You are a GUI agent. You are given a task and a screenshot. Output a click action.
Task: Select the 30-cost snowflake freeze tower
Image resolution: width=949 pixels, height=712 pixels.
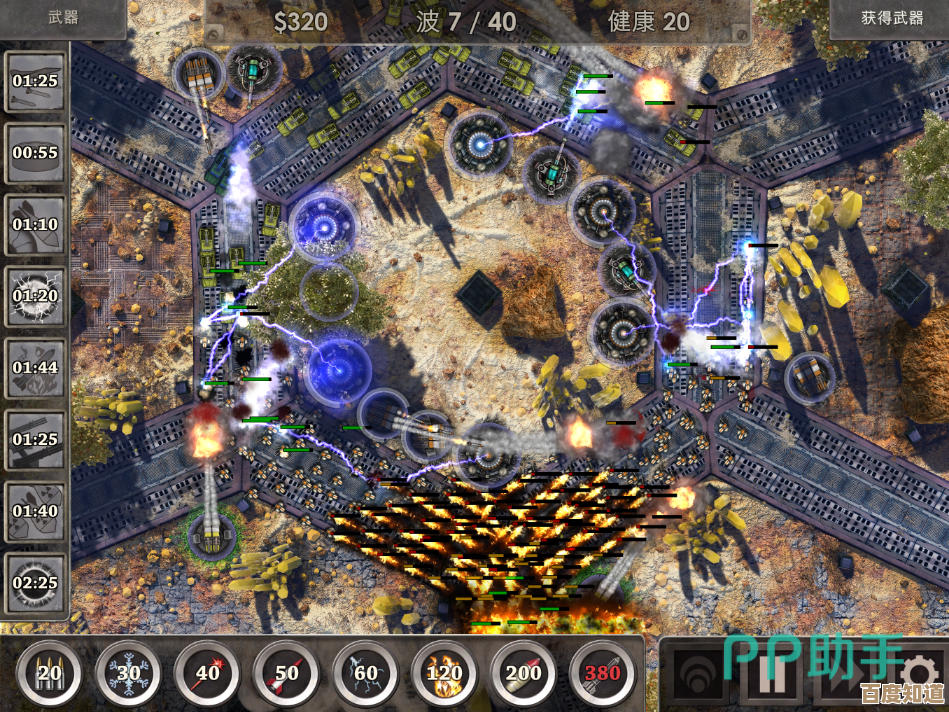click(x=128, y=673)
